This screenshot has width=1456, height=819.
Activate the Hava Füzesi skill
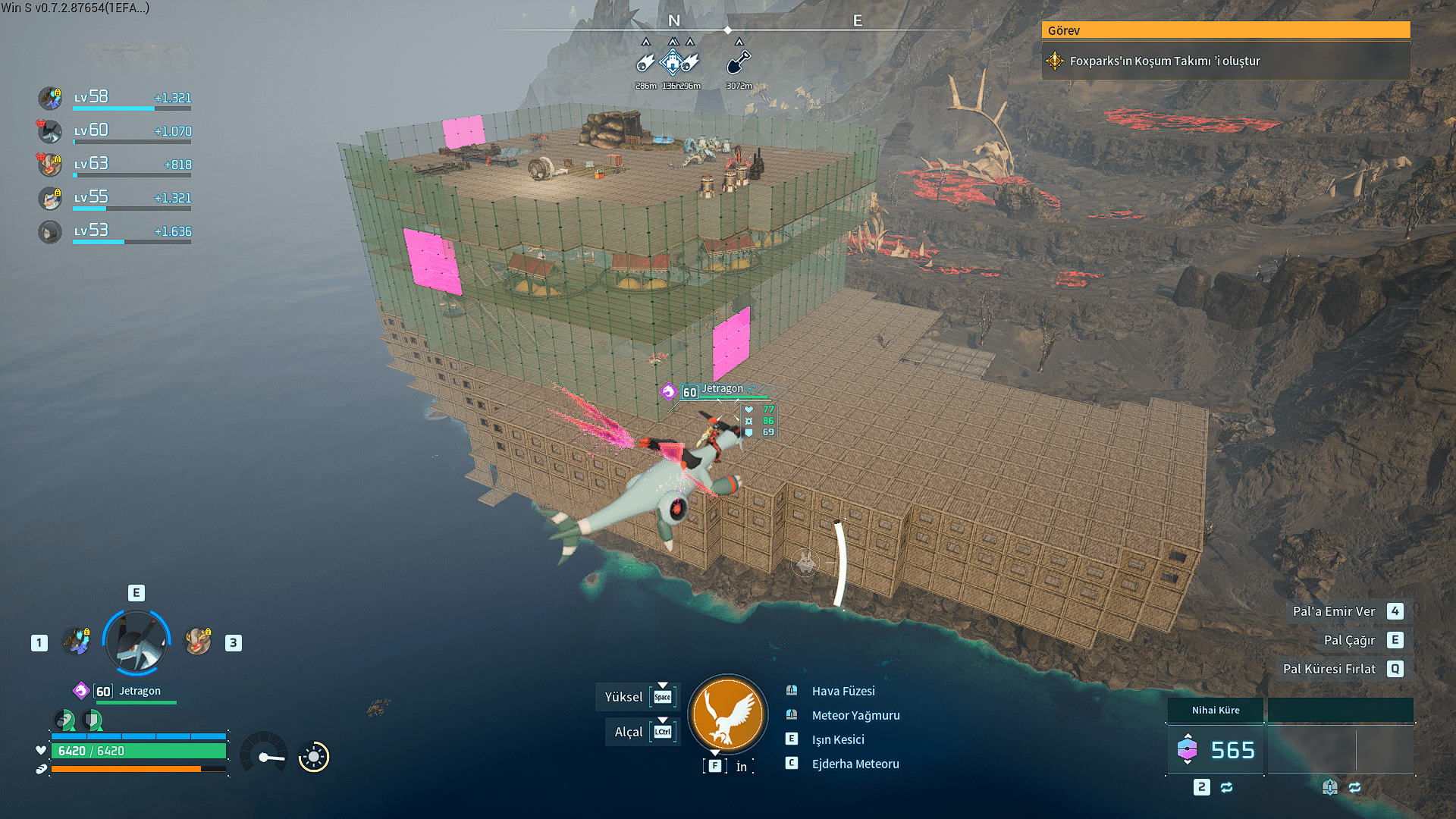coord(843,691)
